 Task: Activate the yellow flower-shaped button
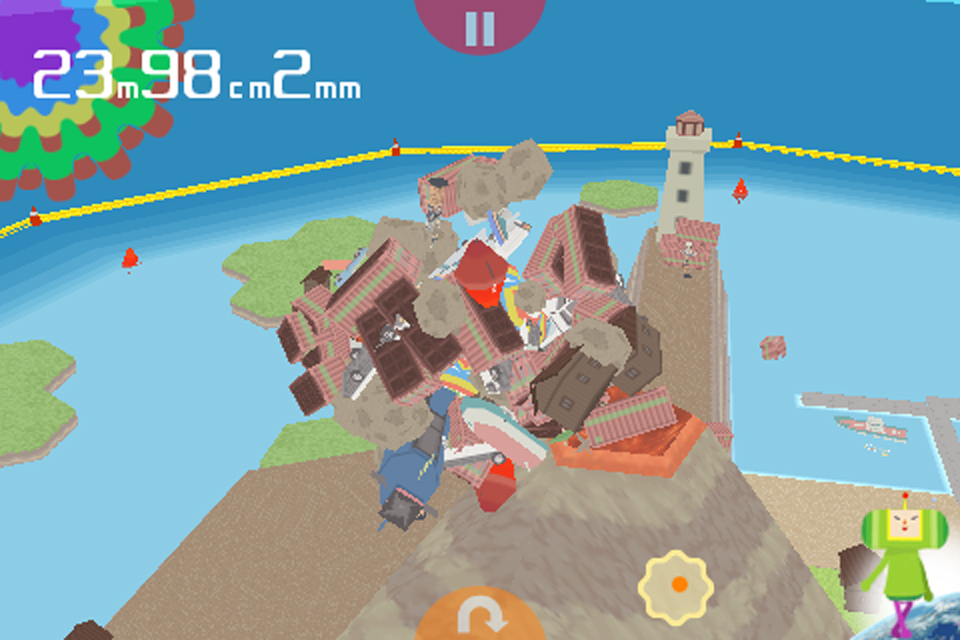(x=676, y=584)
